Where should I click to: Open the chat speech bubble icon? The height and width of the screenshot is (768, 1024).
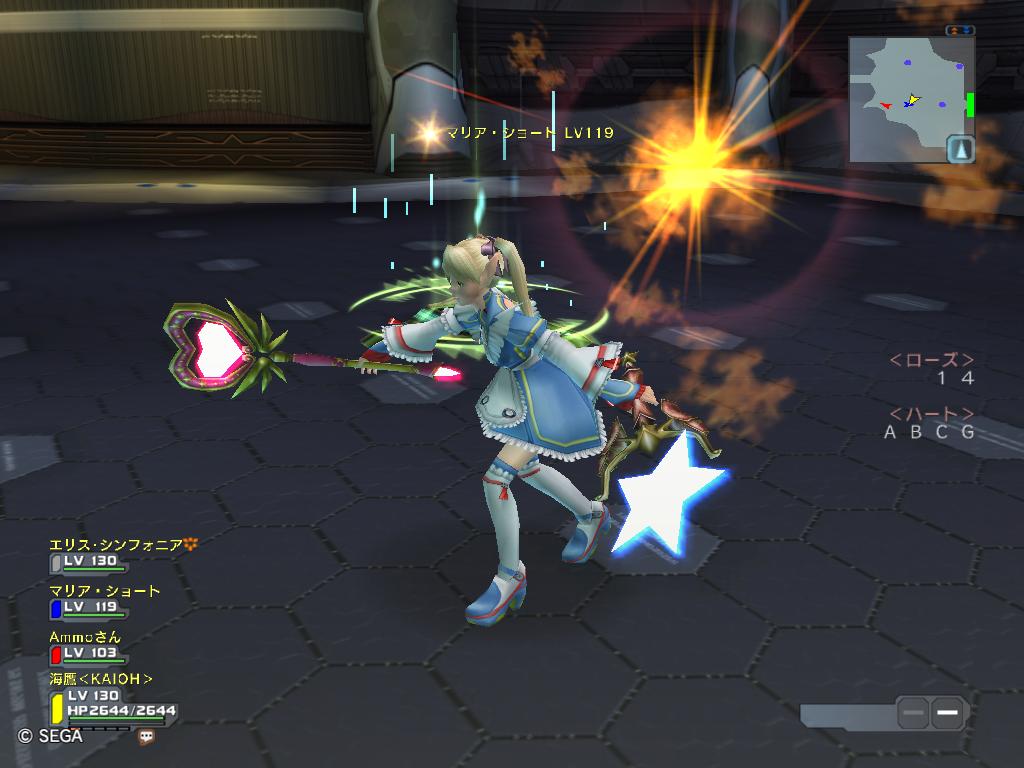(147, 736)
